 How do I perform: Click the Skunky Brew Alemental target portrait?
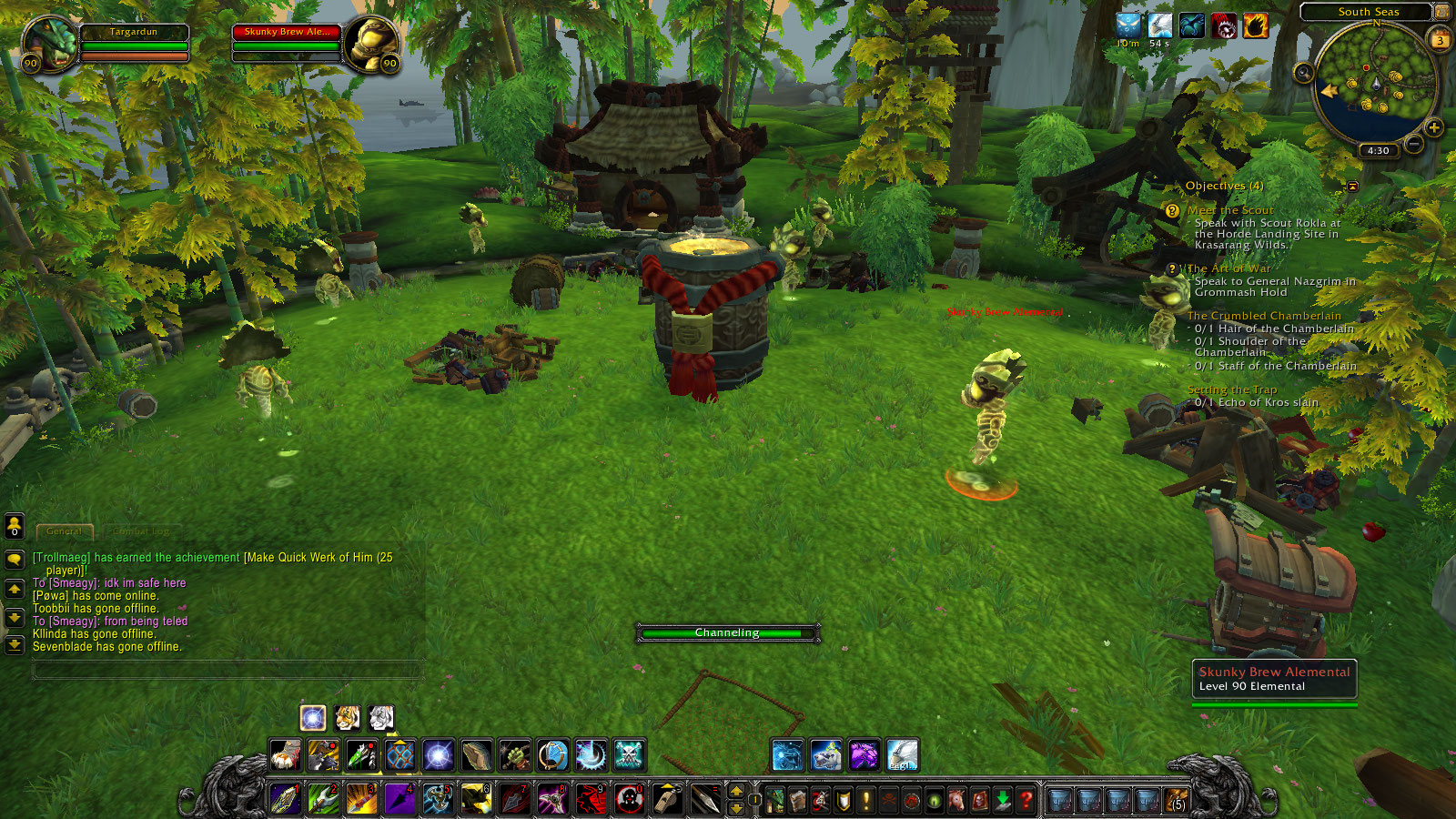pos(372,43)
